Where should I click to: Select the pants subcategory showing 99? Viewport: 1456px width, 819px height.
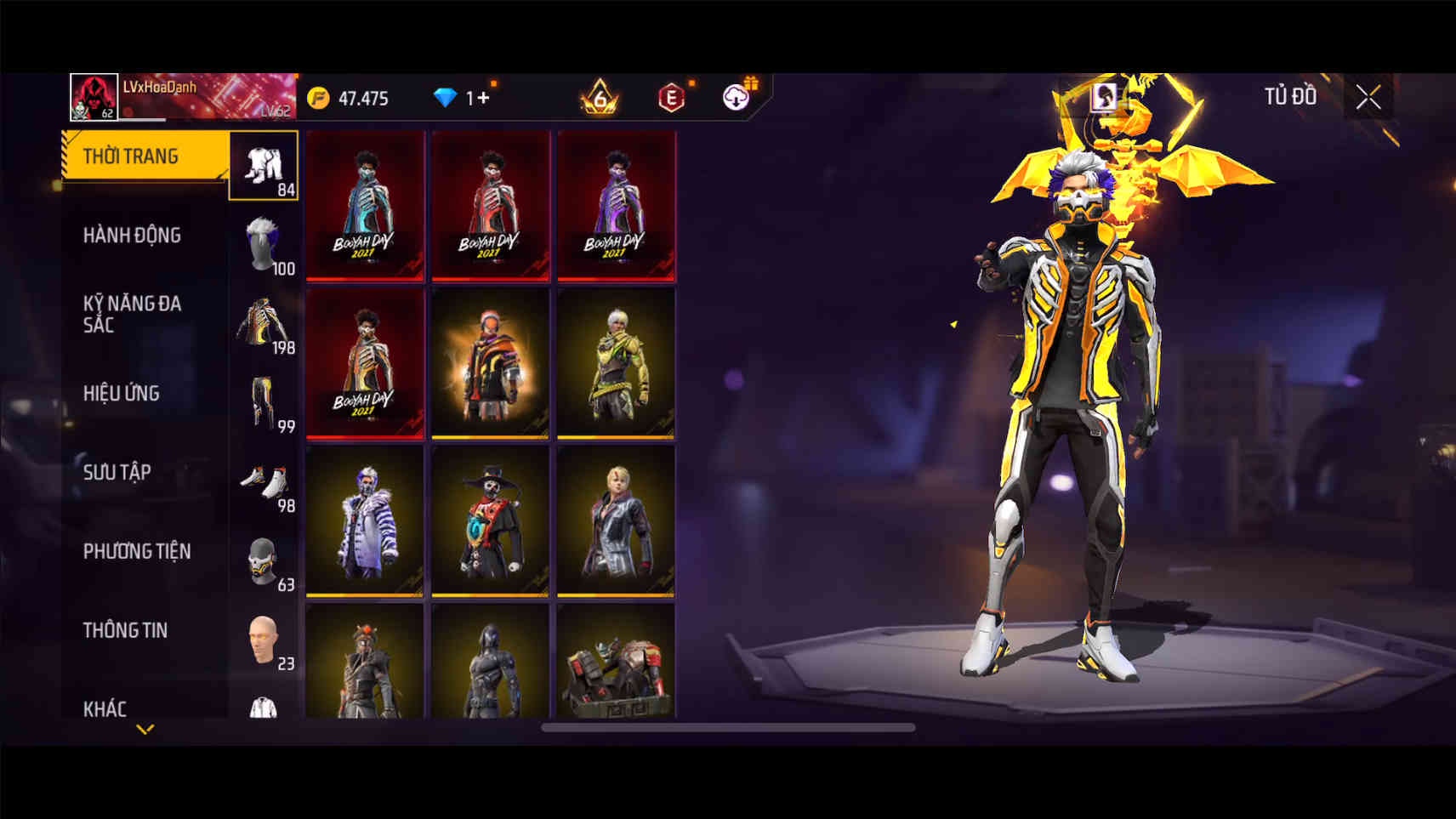(x=264, y=403)
